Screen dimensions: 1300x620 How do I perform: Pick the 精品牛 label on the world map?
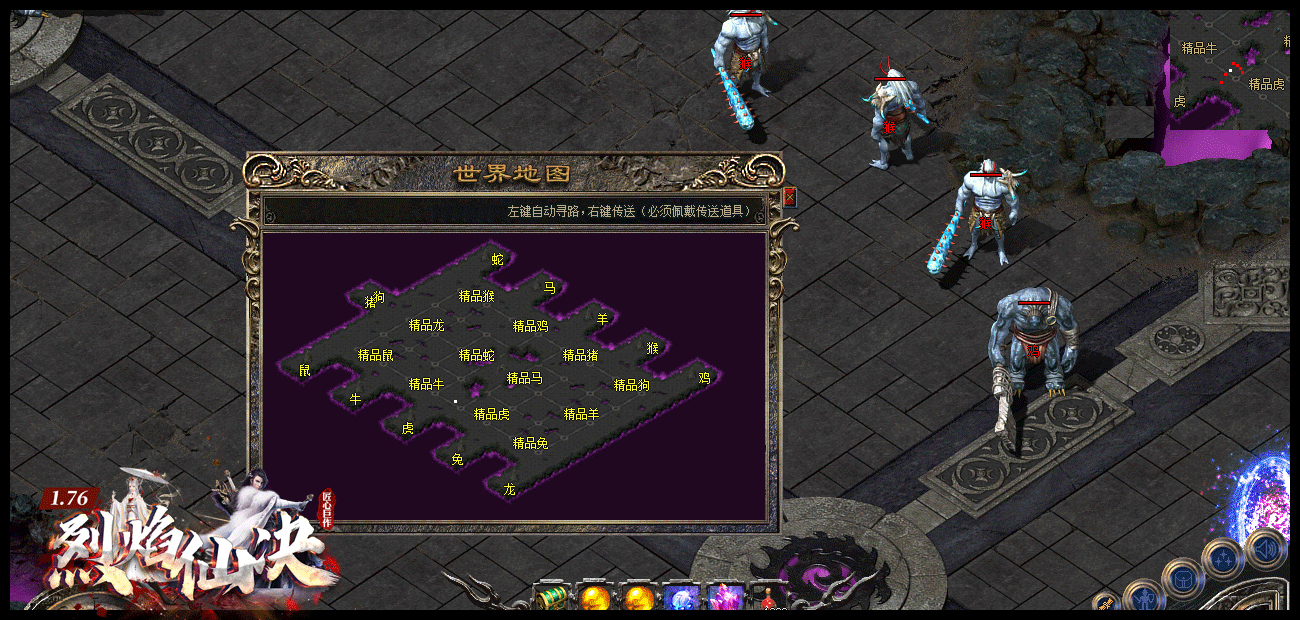(426, 384)
